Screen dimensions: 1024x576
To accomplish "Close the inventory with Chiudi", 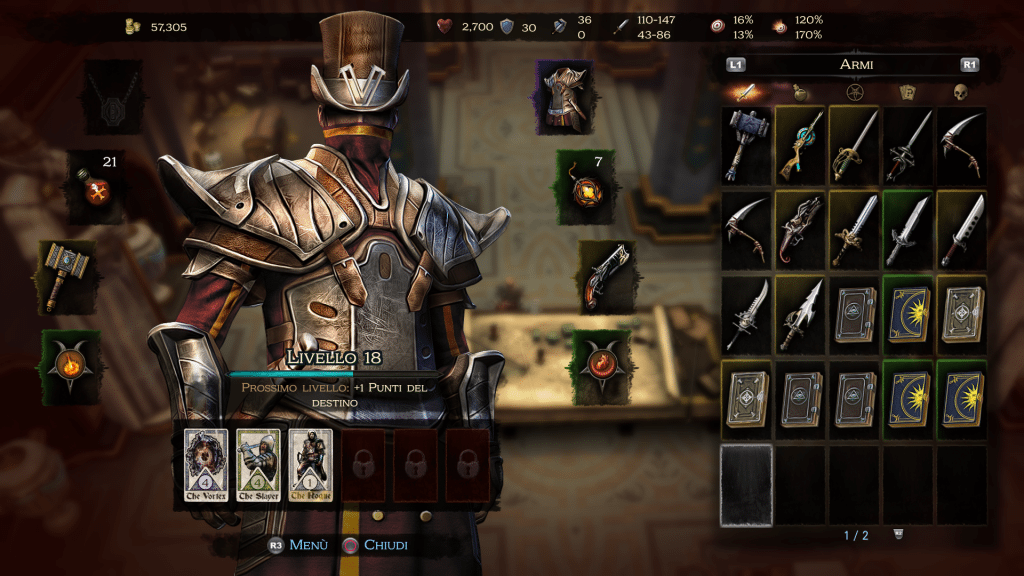I will (x=375, y=545).
